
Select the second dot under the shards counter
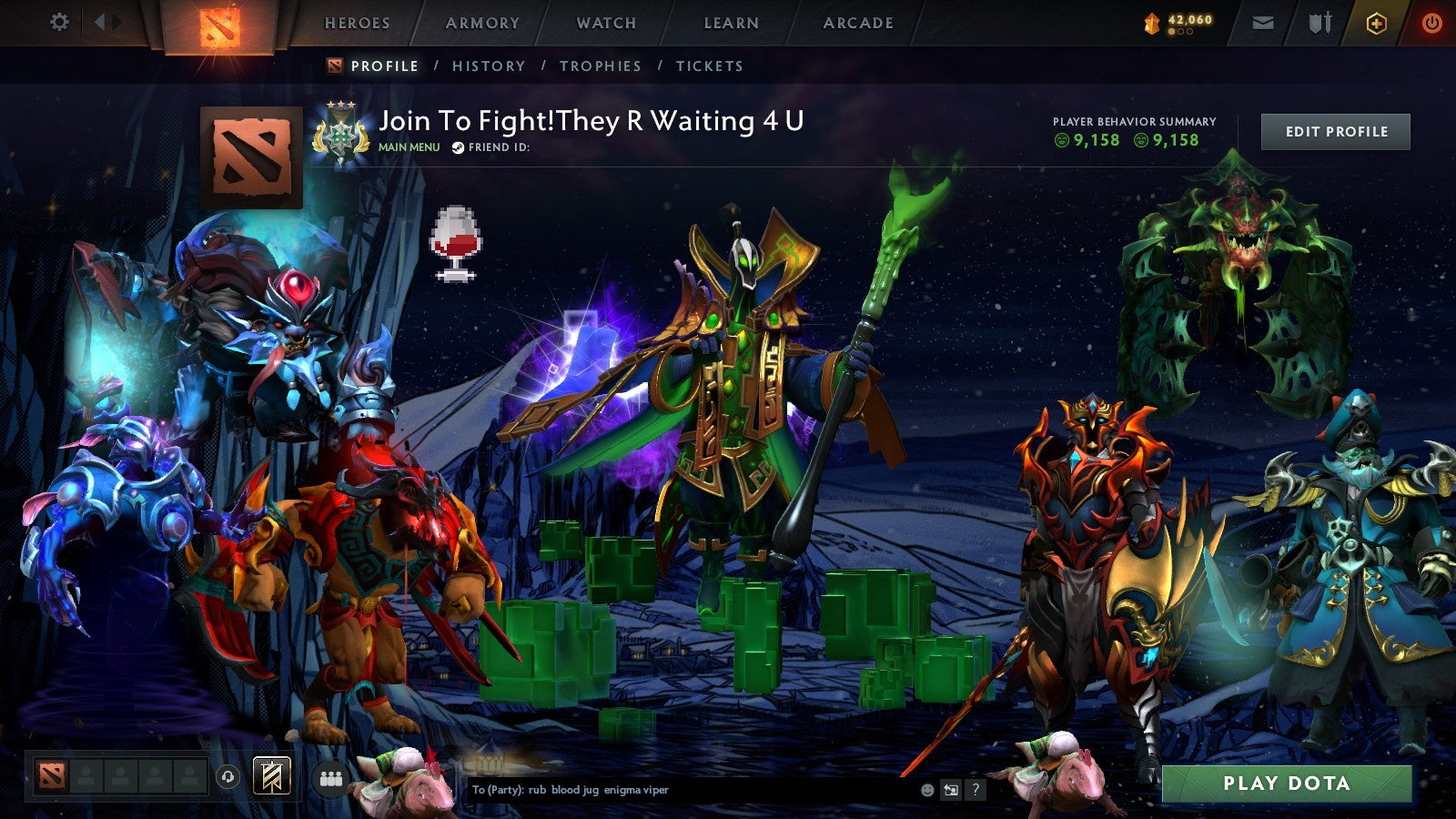pyautogui.click(x=1181, y=32)
